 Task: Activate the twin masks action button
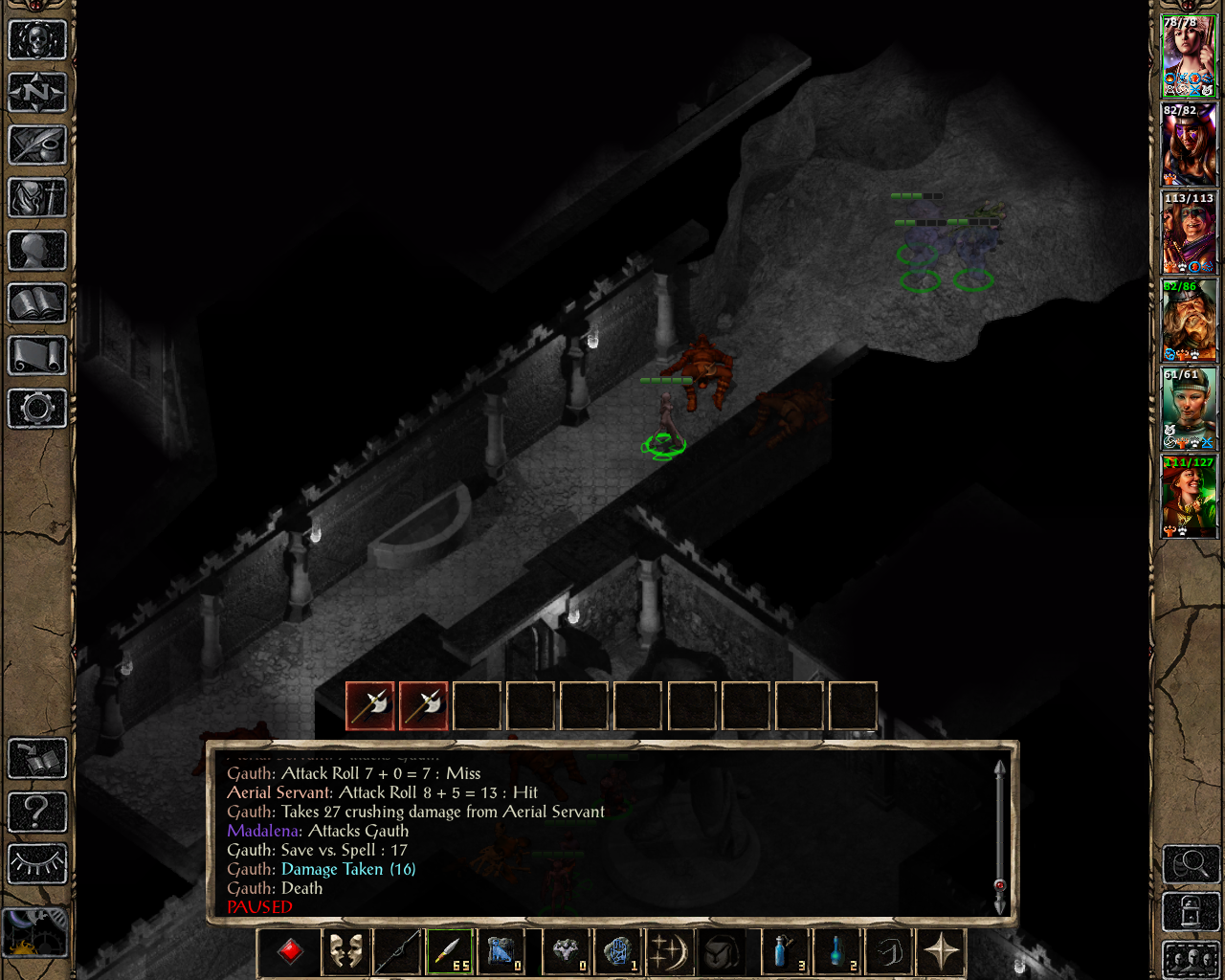[x=345, y=952]
